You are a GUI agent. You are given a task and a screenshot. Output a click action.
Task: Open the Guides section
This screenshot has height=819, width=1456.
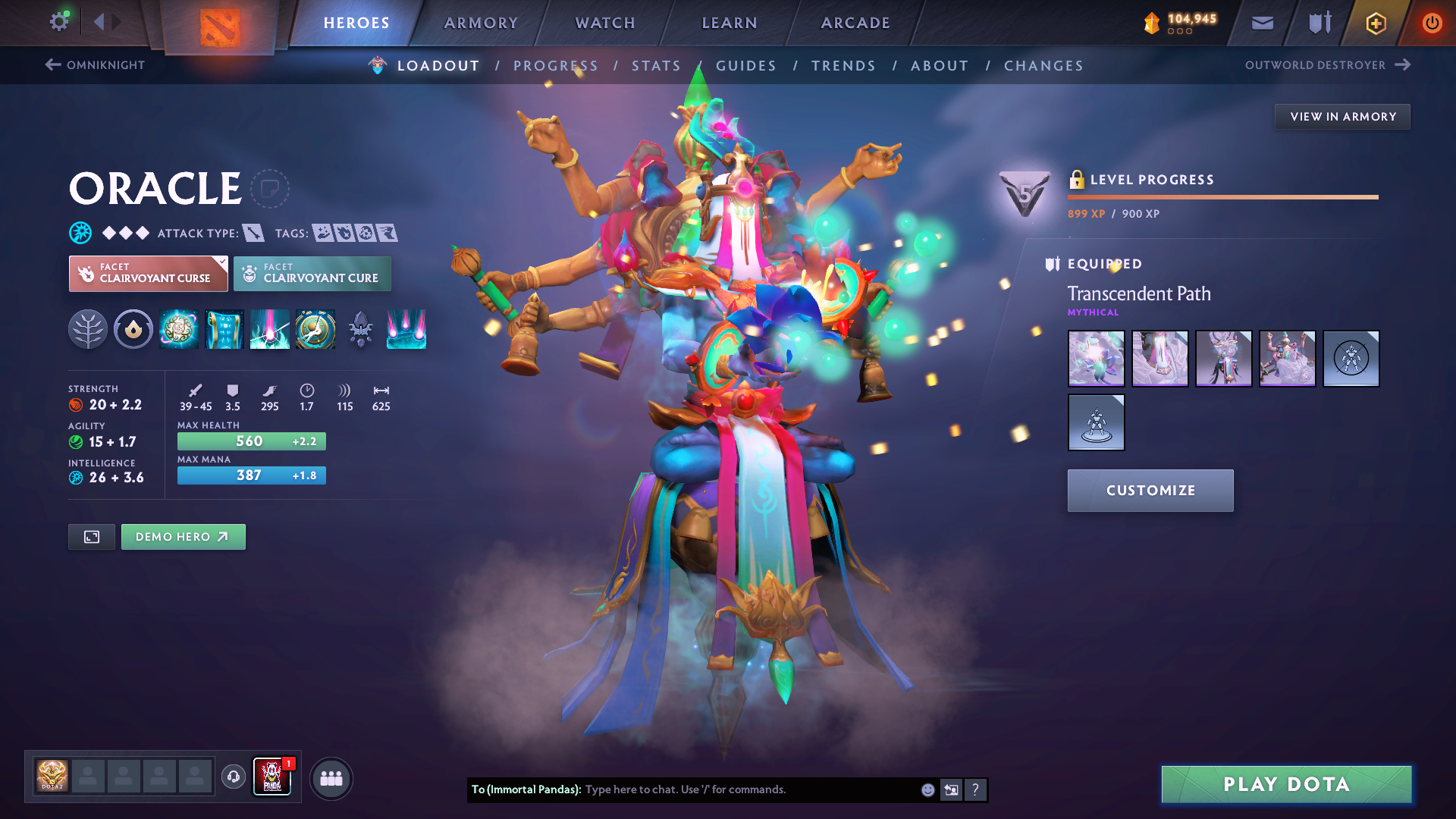[746, 66]
